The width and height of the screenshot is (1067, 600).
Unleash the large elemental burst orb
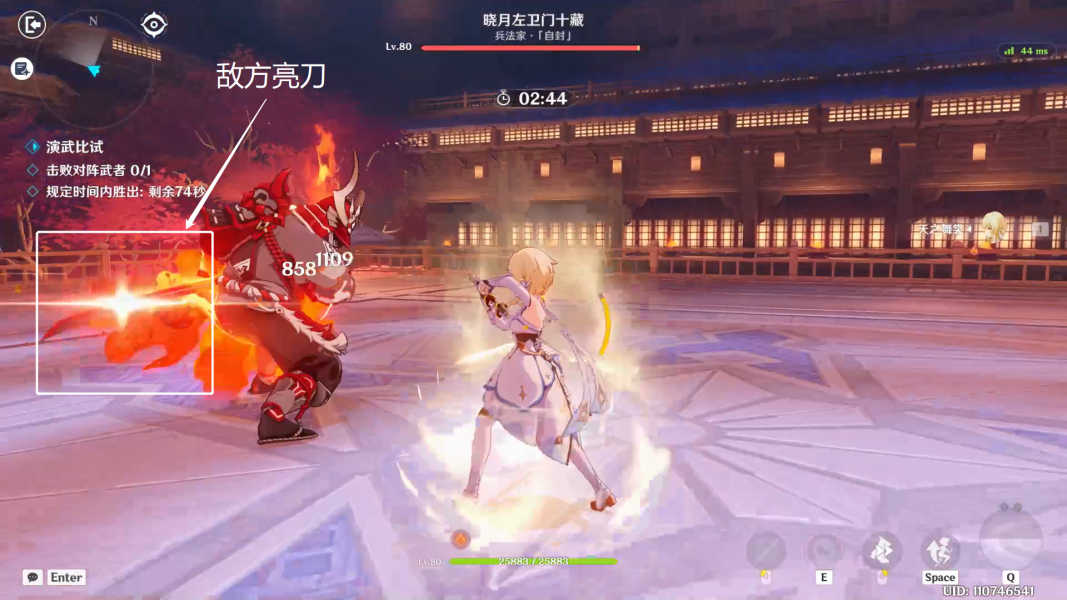(x=1011, y=540)
